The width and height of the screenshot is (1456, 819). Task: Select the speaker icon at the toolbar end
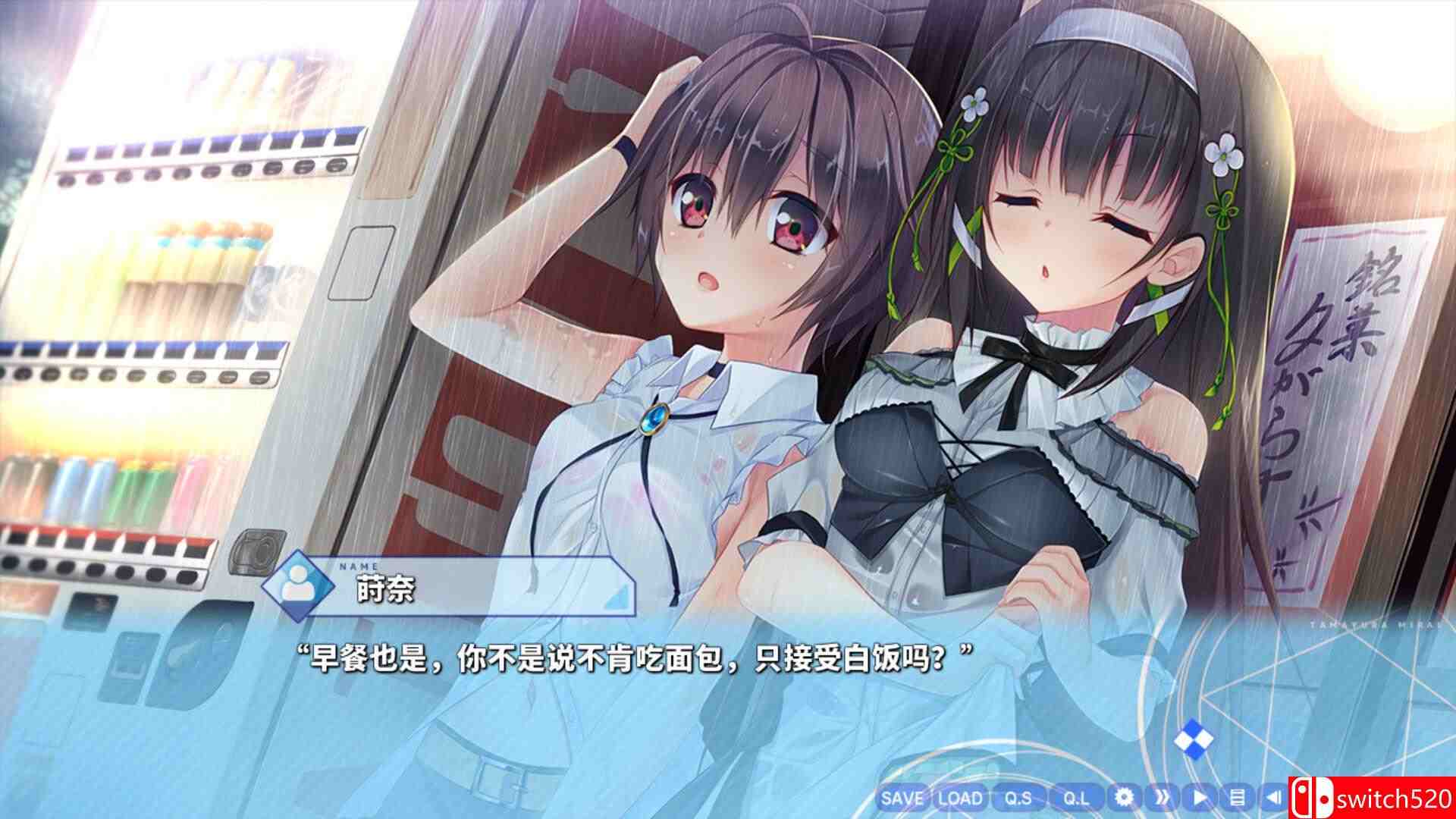tap(1274, 796)
